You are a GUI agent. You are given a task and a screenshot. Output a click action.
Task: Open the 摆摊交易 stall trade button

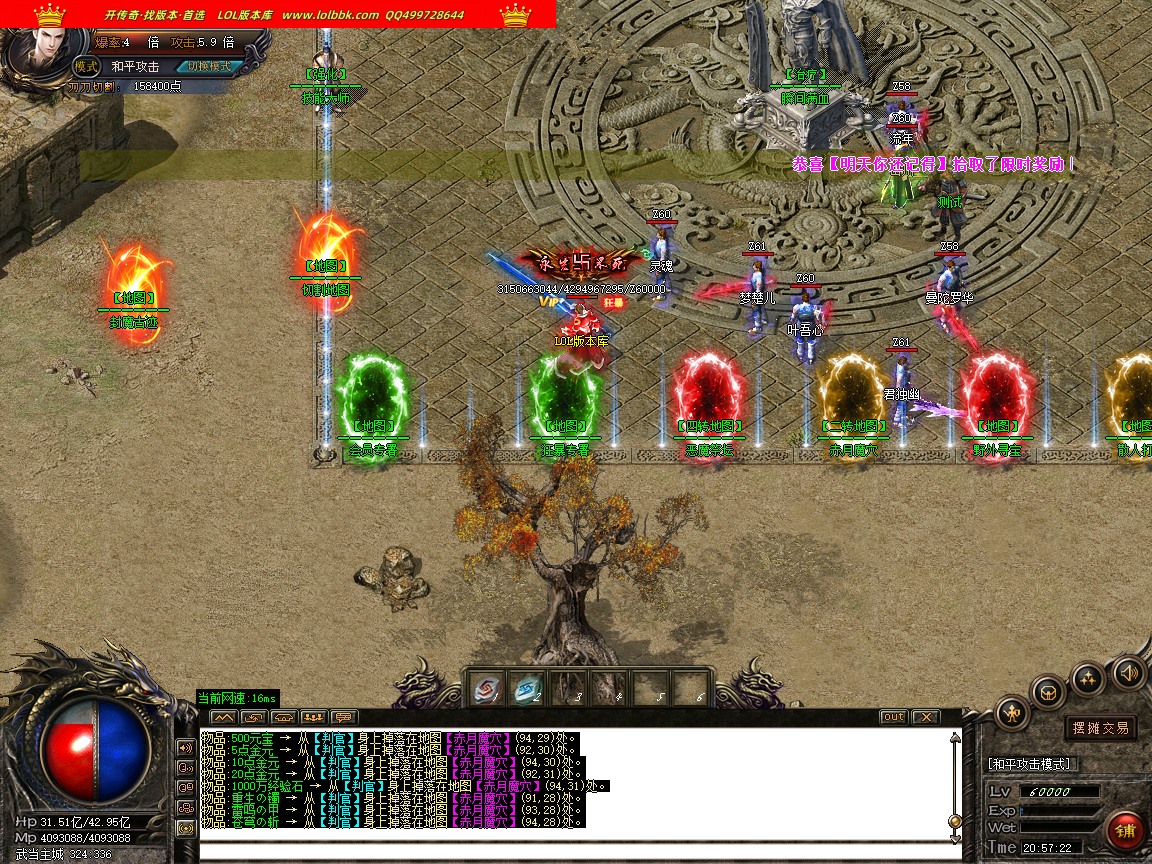click(1099, 728)
